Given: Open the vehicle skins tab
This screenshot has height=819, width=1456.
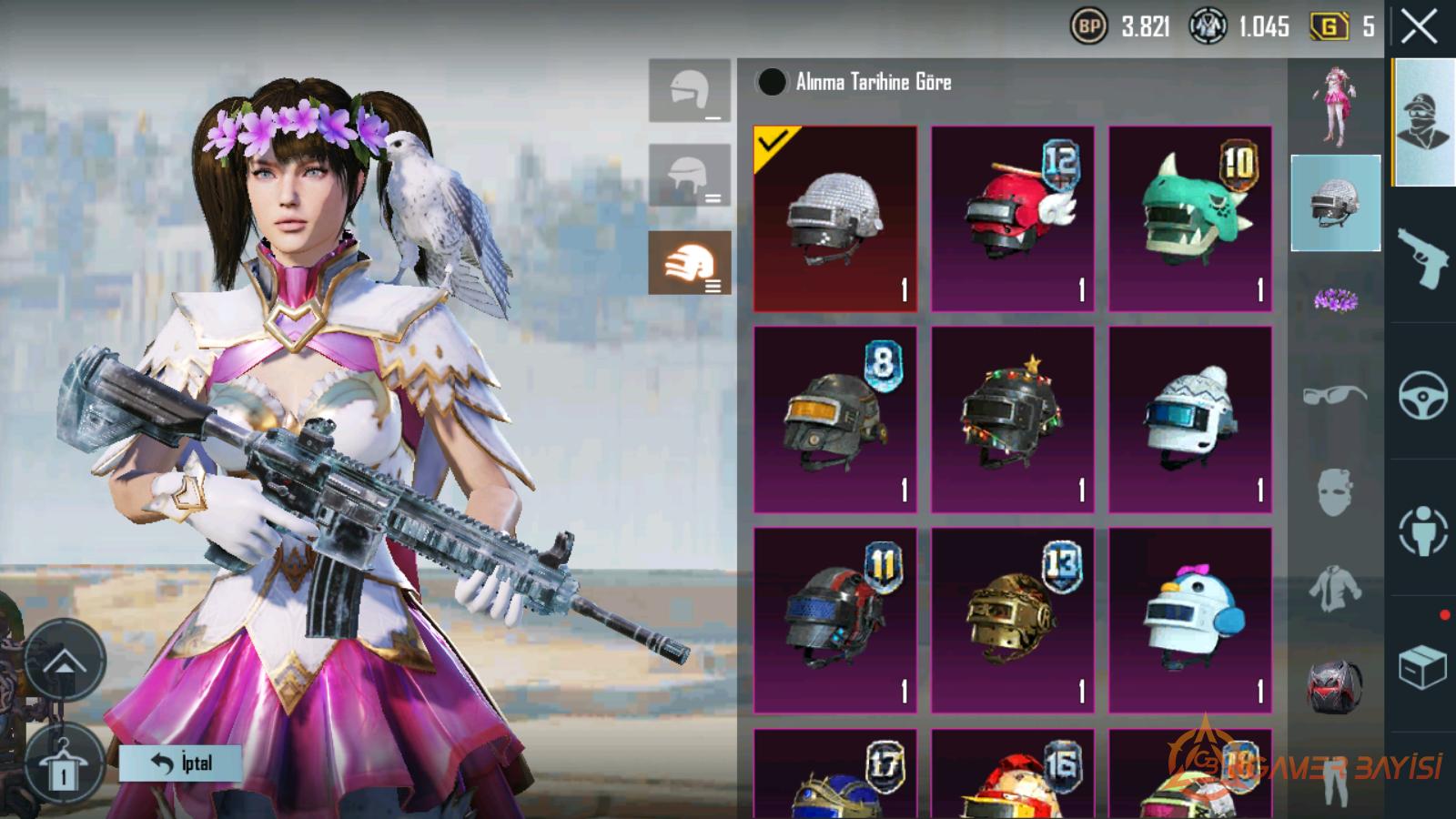Looking at the screenshot, I should coord(1422,395).
